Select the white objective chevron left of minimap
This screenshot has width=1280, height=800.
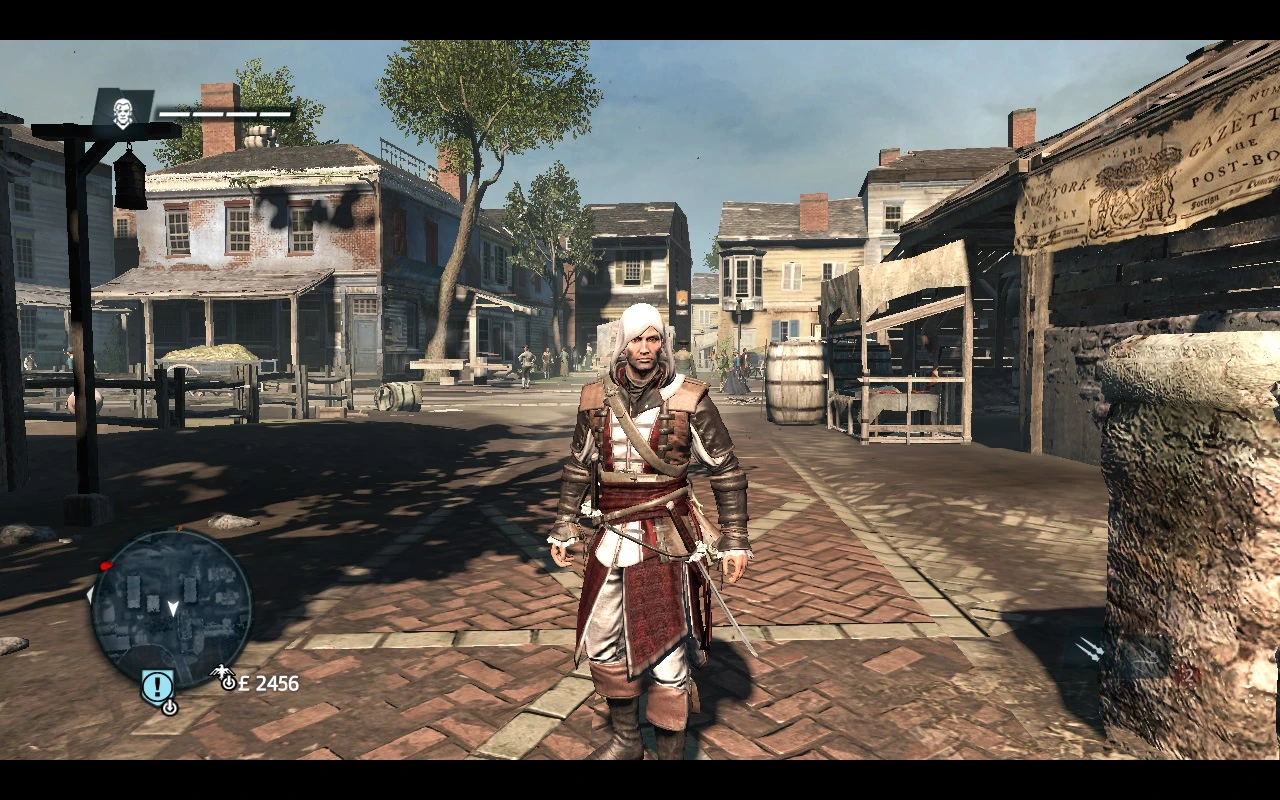pyautogui.click(x=88, y=596)
